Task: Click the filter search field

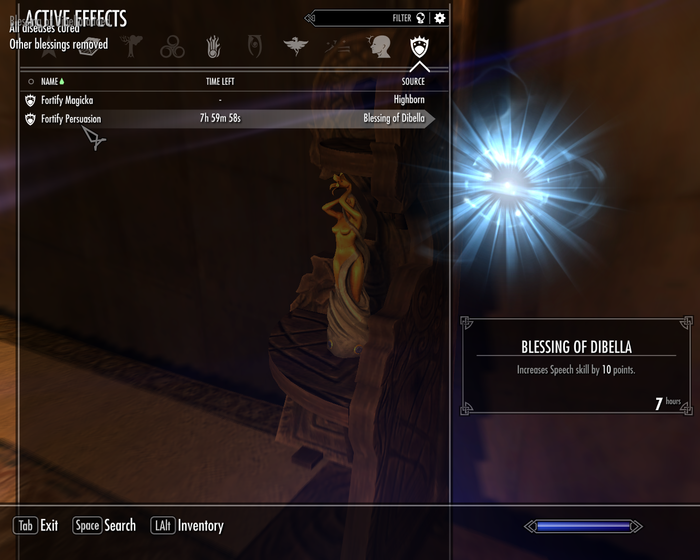Action: coord(365,18)
